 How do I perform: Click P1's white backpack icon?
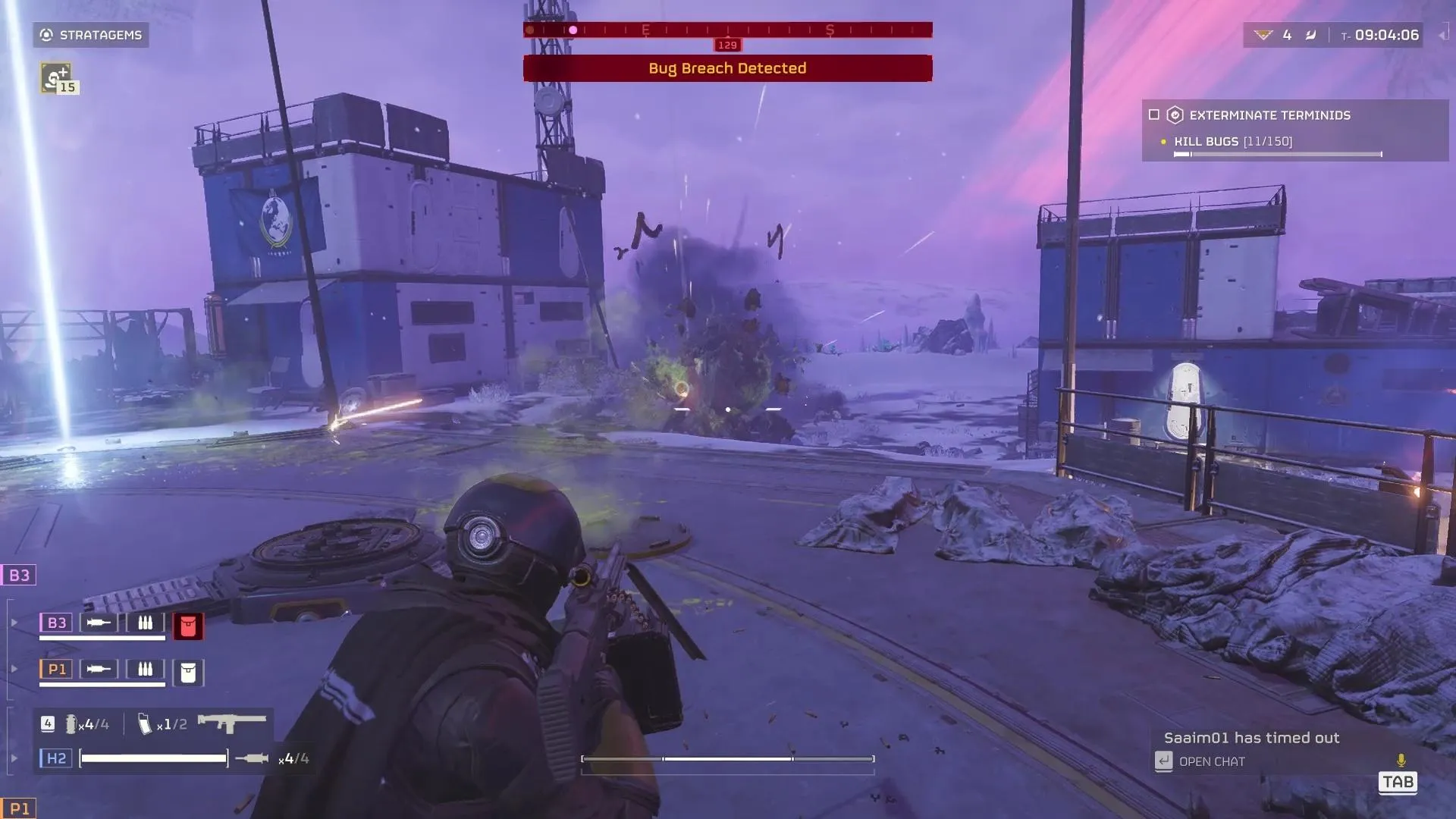point(188,672)
